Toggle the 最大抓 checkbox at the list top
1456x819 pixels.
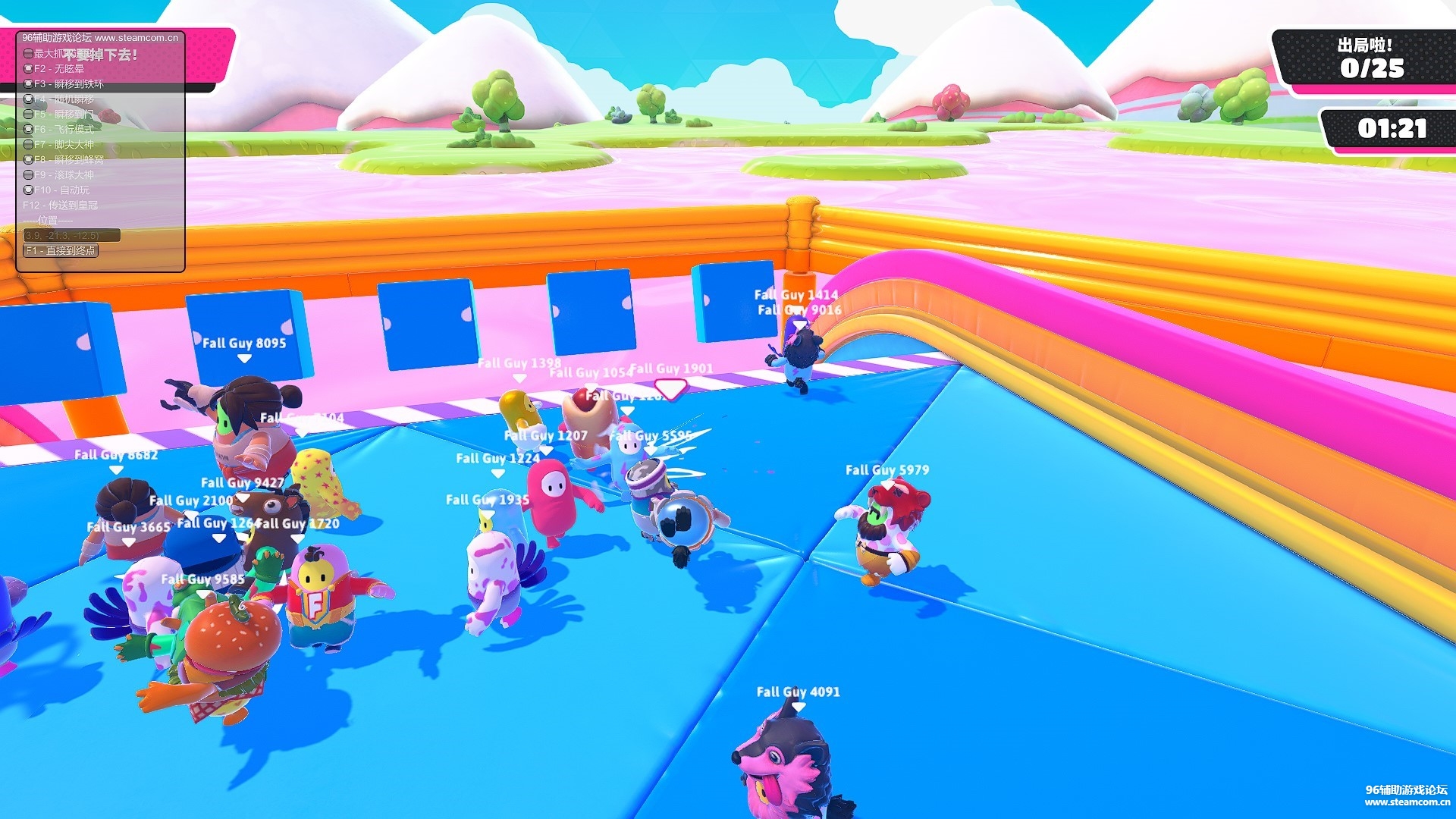click(x=28, y=54)
